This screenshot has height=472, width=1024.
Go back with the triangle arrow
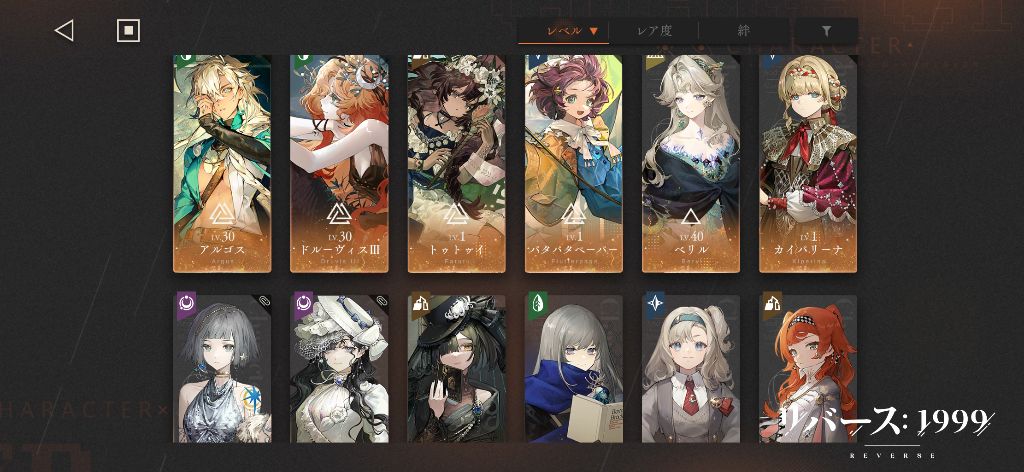64,31
